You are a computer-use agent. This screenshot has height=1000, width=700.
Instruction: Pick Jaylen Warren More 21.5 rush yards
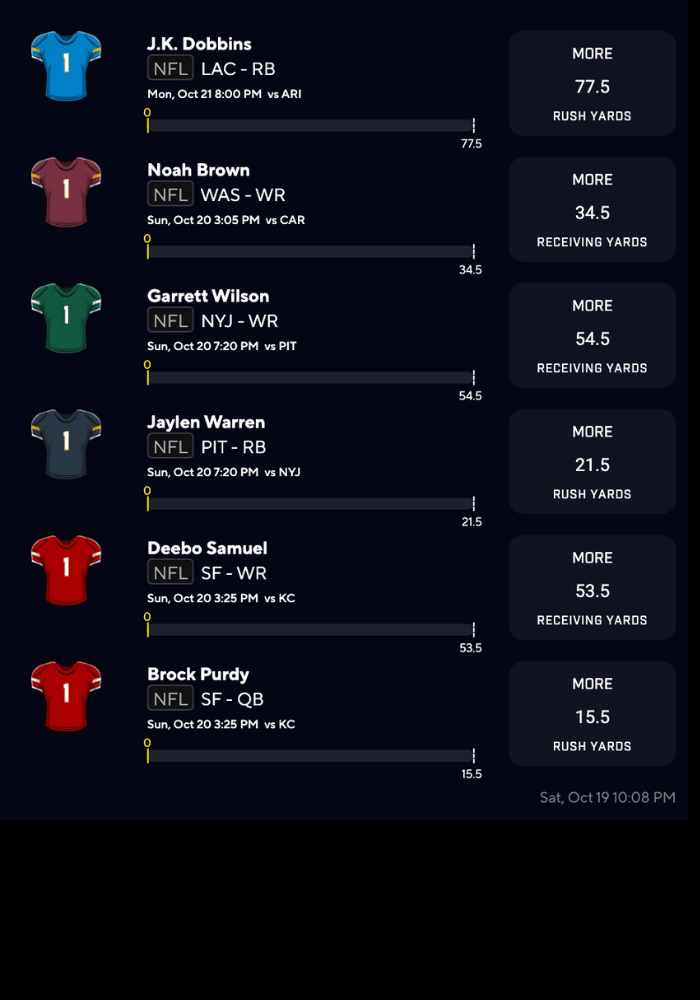tap(592, 461)
